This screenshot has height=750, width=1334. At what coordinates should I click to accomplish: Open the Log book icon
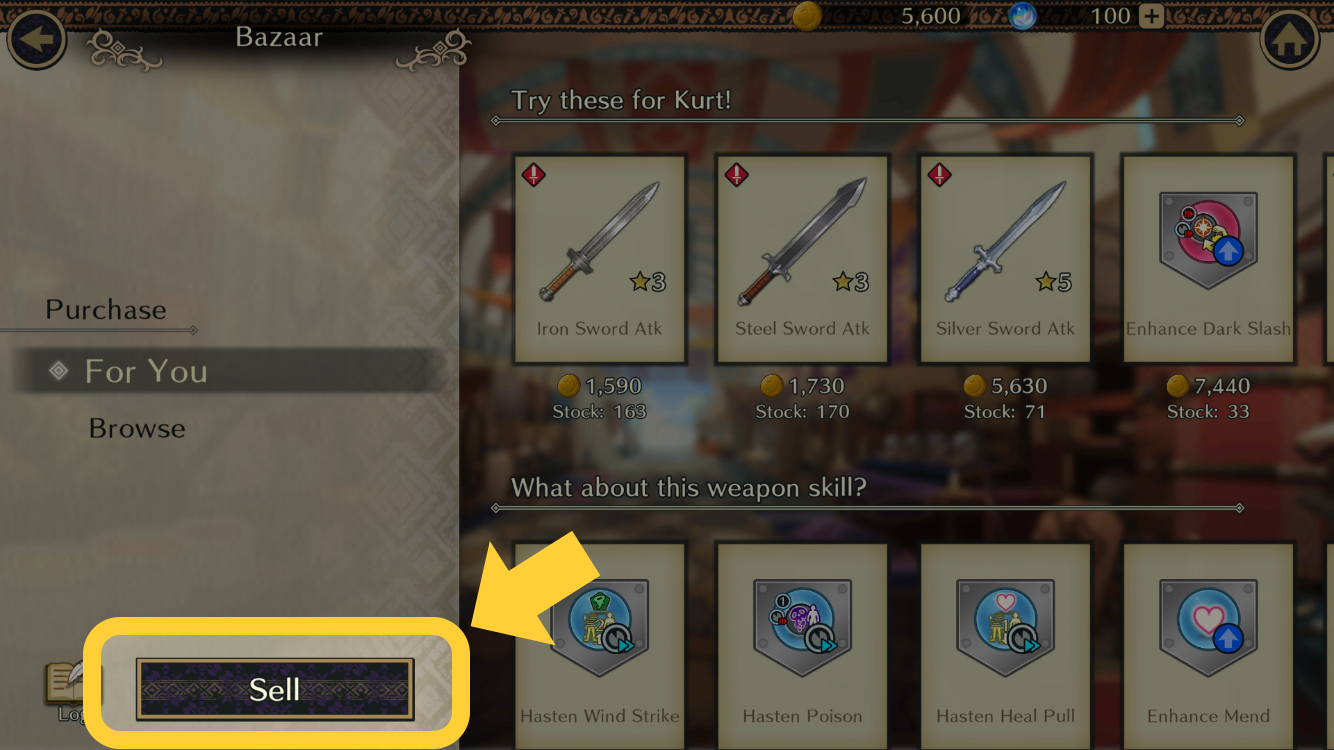coord(69,686)
